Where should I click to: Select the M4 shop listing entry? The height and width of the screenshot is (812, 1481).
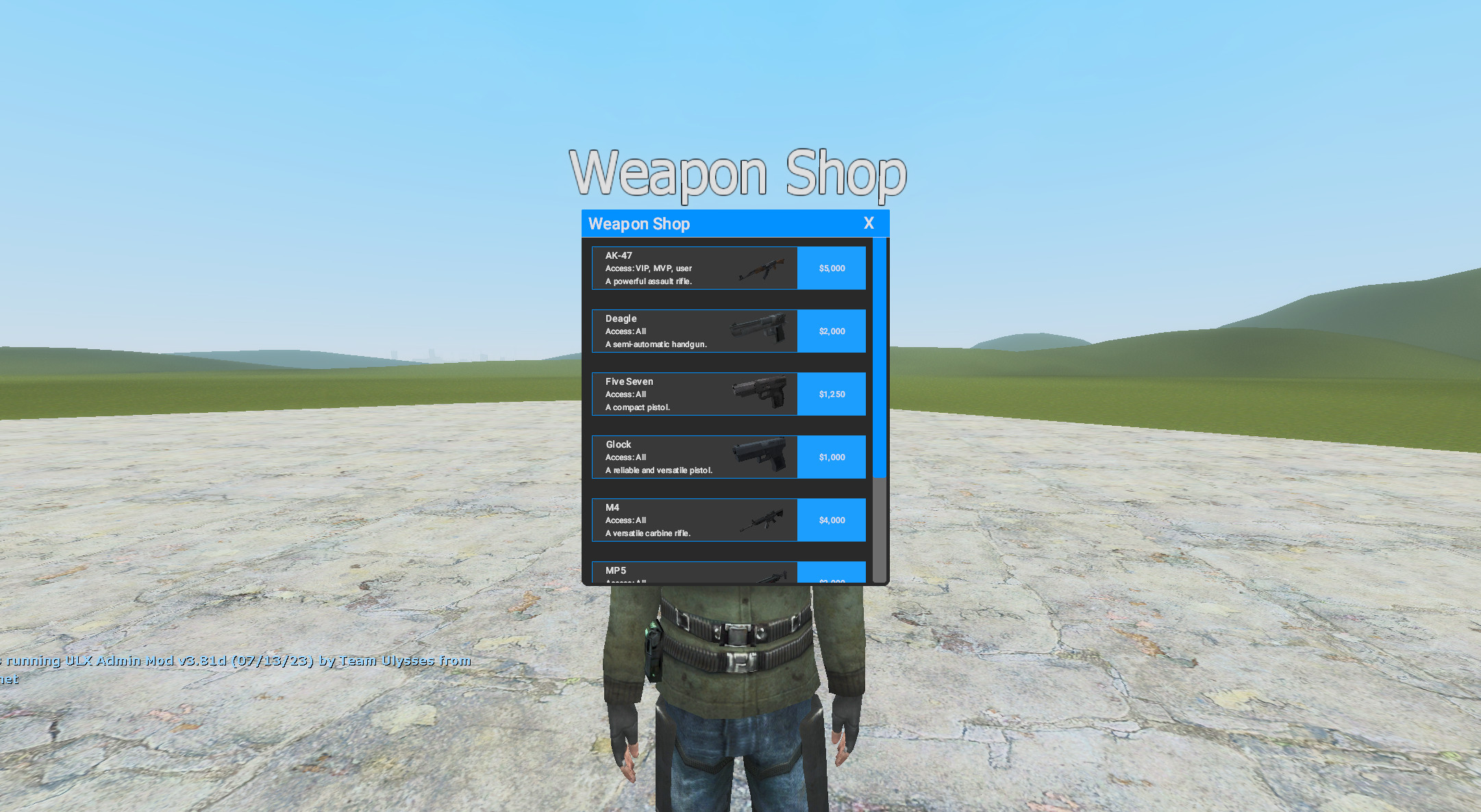coord(694,520)
